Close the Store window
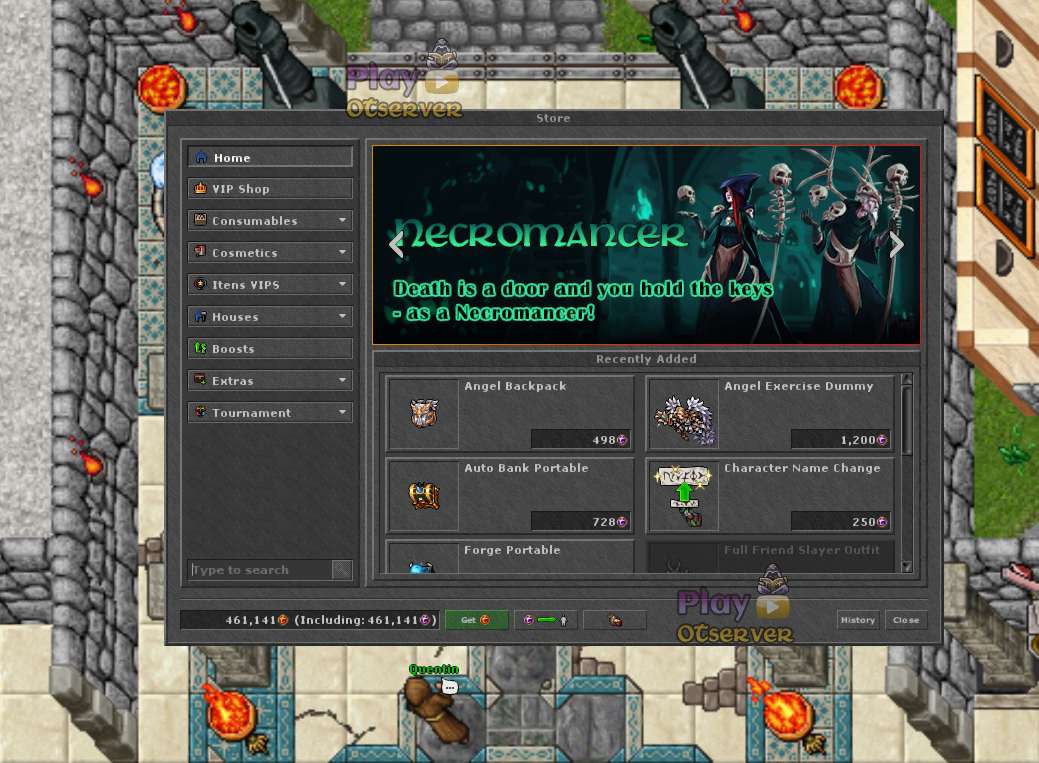Screen dimensions: 1039x763 906,620
